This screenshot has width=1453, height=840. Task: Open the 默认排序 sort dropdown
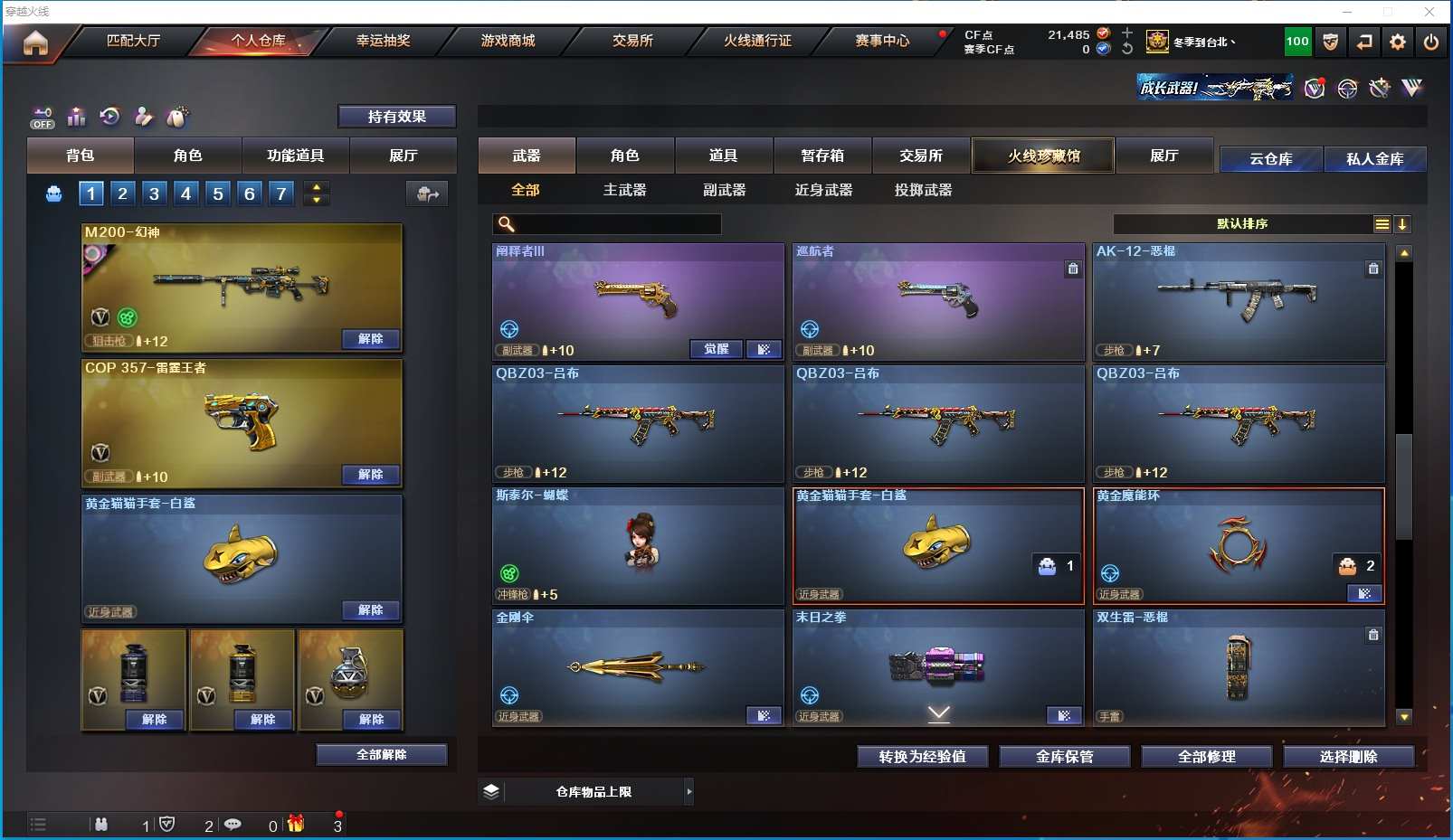pyautogui.click(x=1242, y=224)
